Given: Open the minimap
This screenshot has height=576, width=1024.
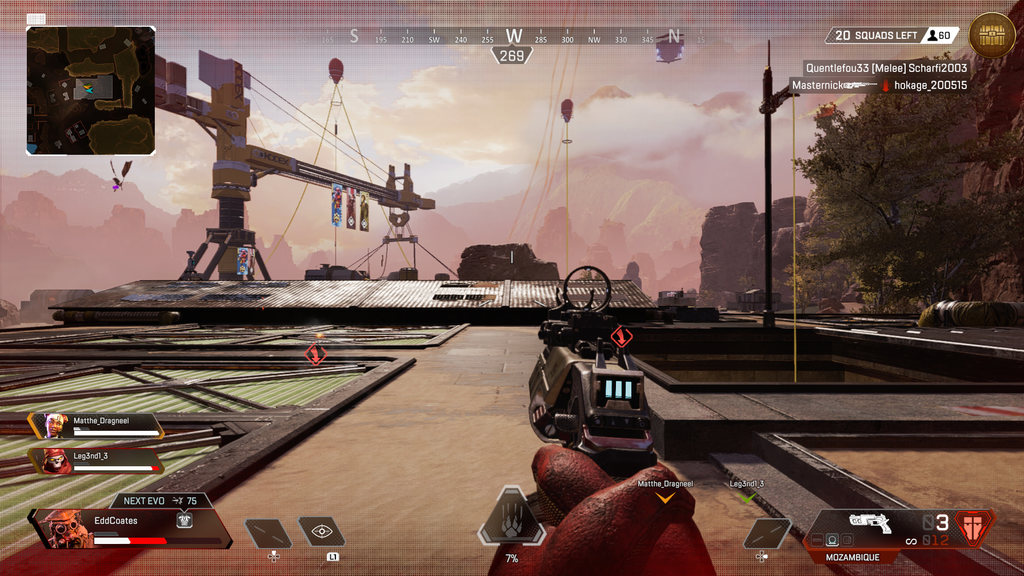Looking at the screenshot, I should (91, 91).
